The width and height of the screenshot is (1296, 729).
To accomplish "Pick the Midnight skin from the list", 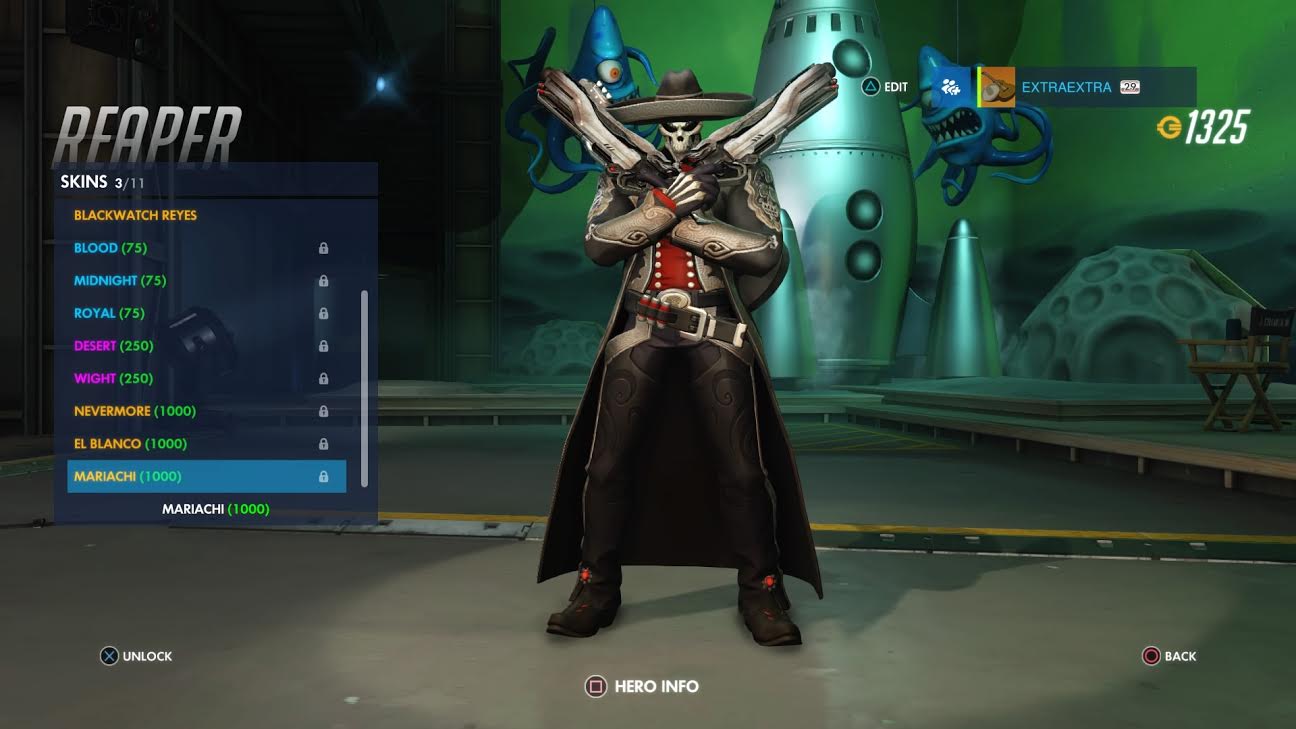I will (x=120, y=281).
